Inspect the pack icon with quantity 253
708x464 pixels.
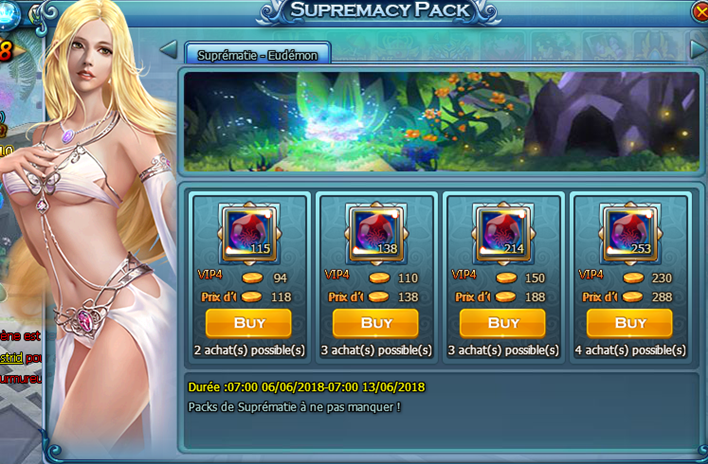point(630,231)
